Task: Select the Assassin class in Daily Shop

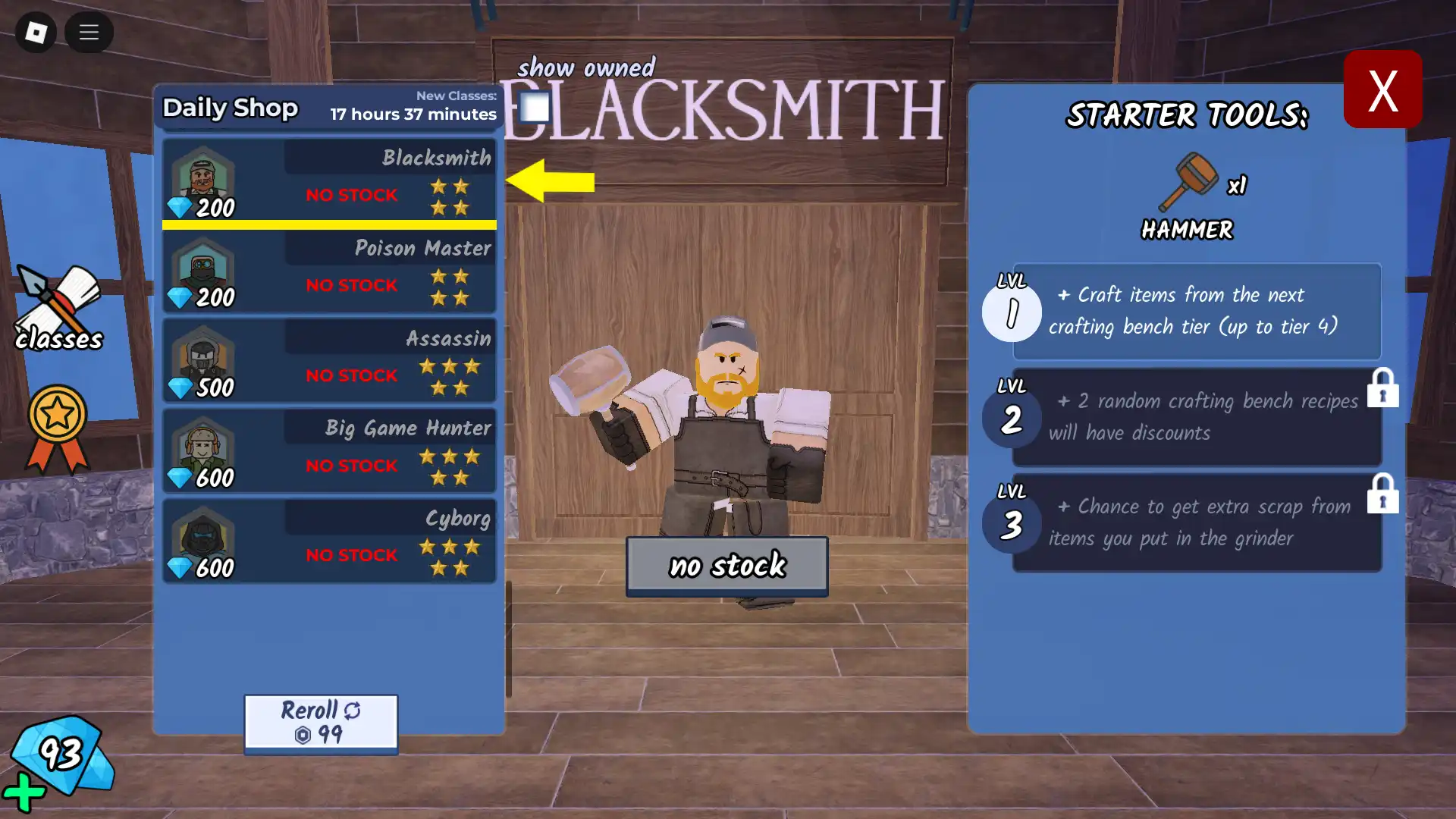Action: [329, 362]
